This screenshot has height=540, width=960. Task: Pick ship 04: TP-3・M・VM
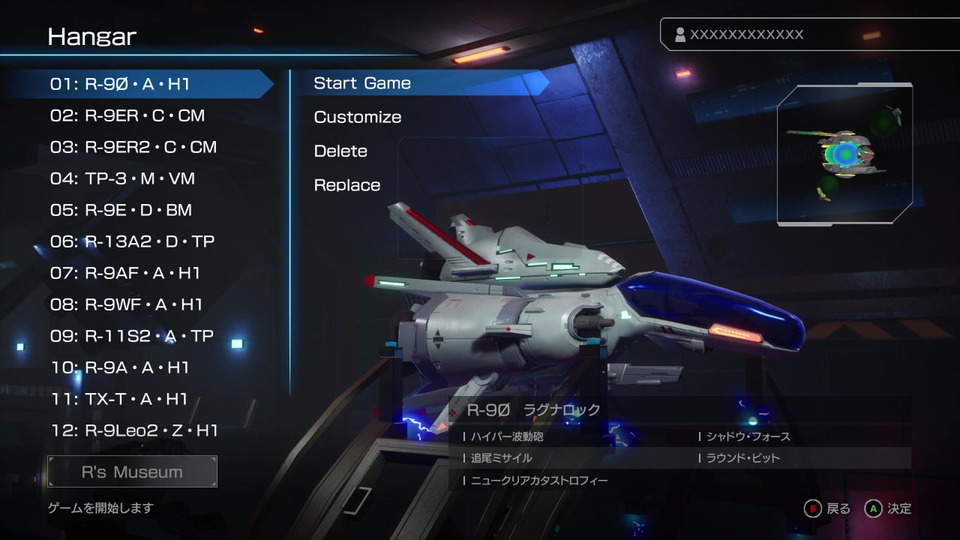[x=123, y=179]
